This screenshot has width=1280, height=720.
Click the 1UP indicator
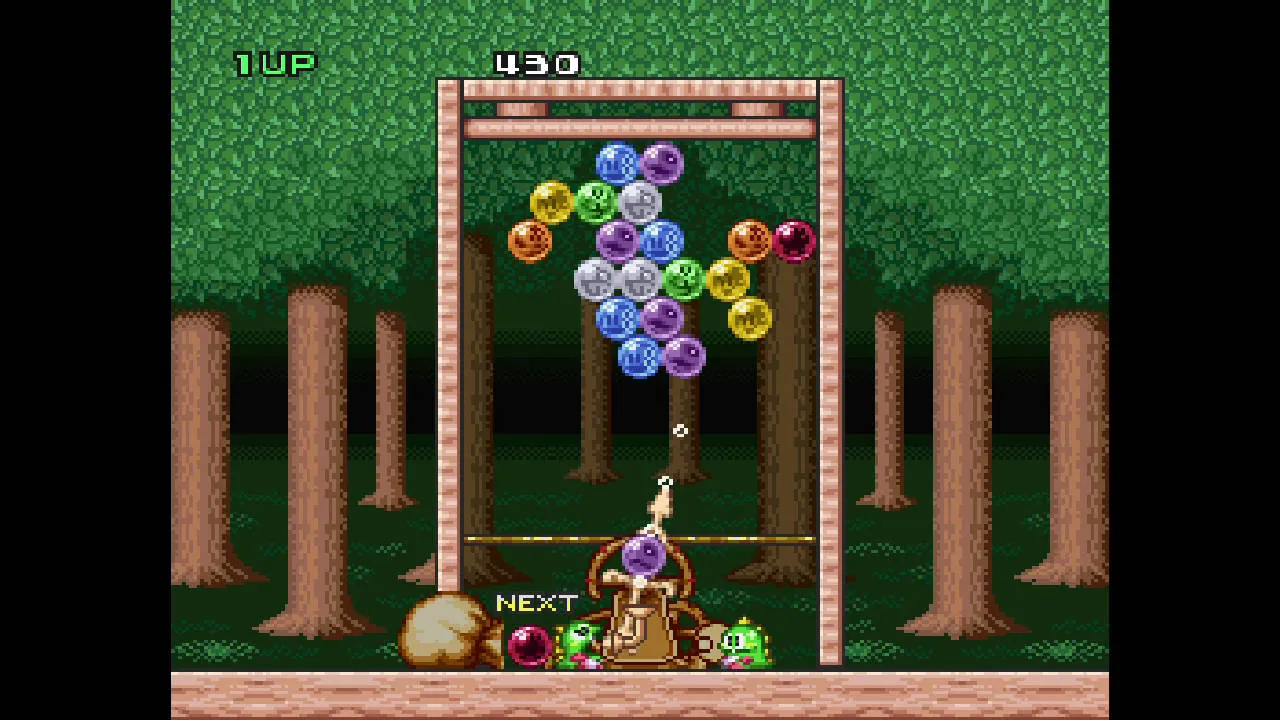pos(275,63)
